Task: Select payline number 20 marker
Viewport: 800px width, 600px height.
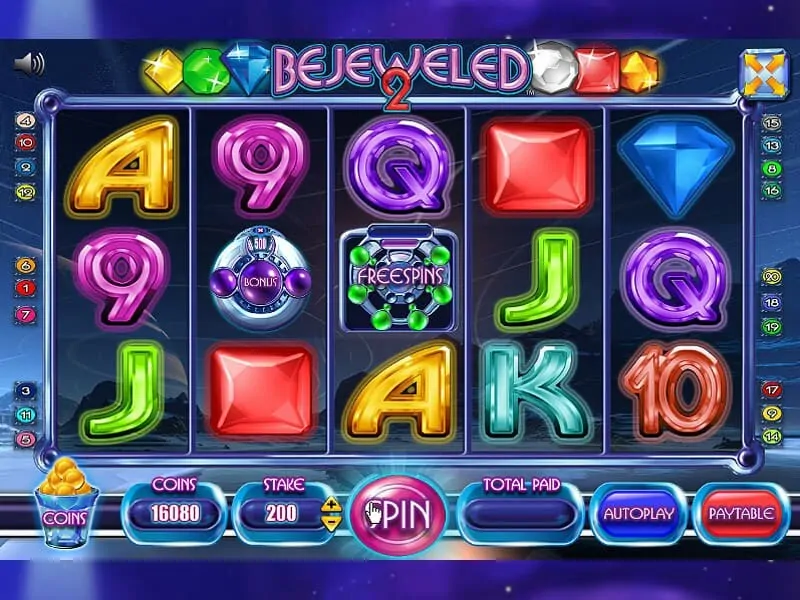Action: click(x=771, y=277)
